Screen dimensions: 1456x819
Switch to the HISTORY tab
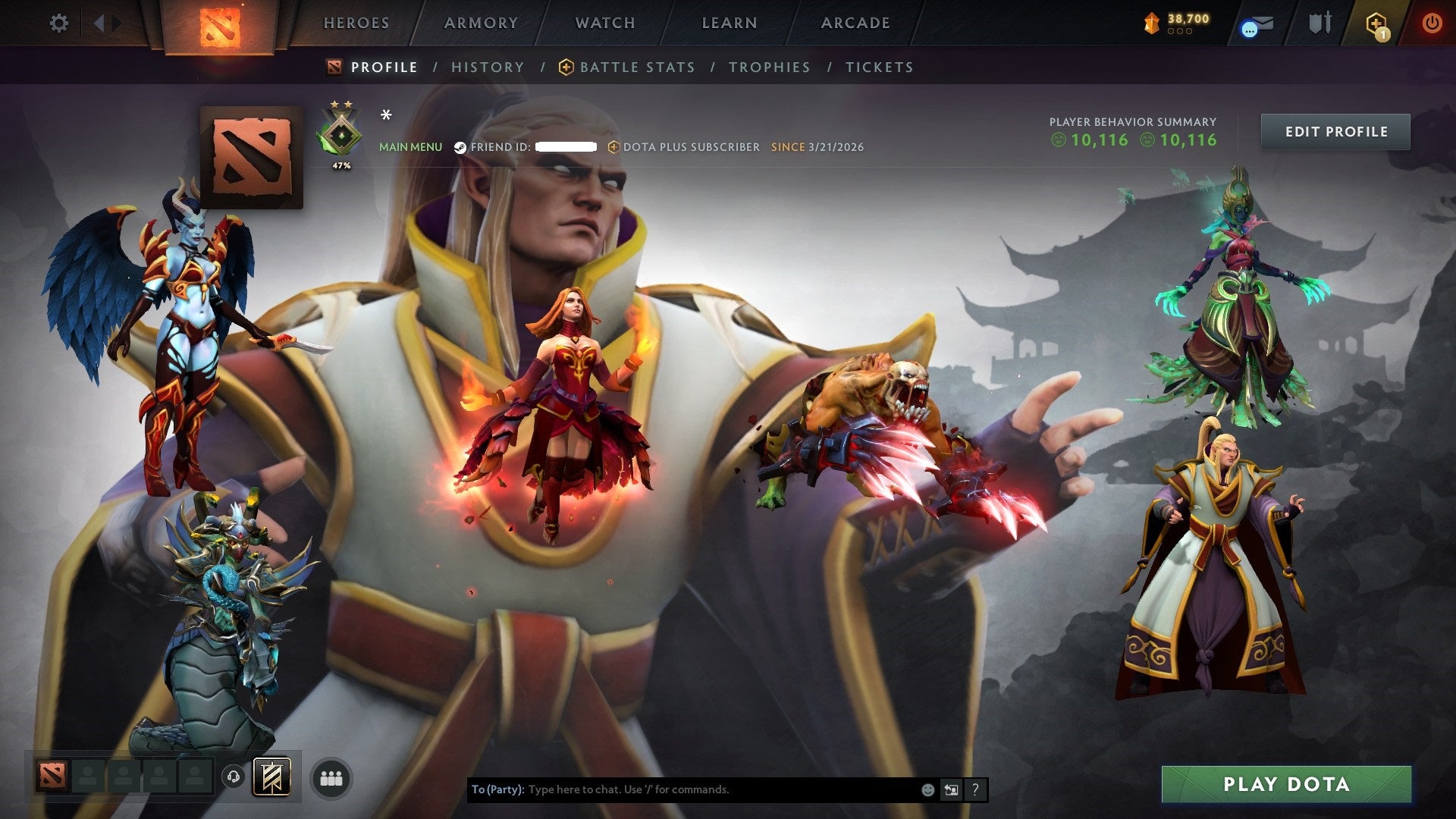click(x=487, y=67)
